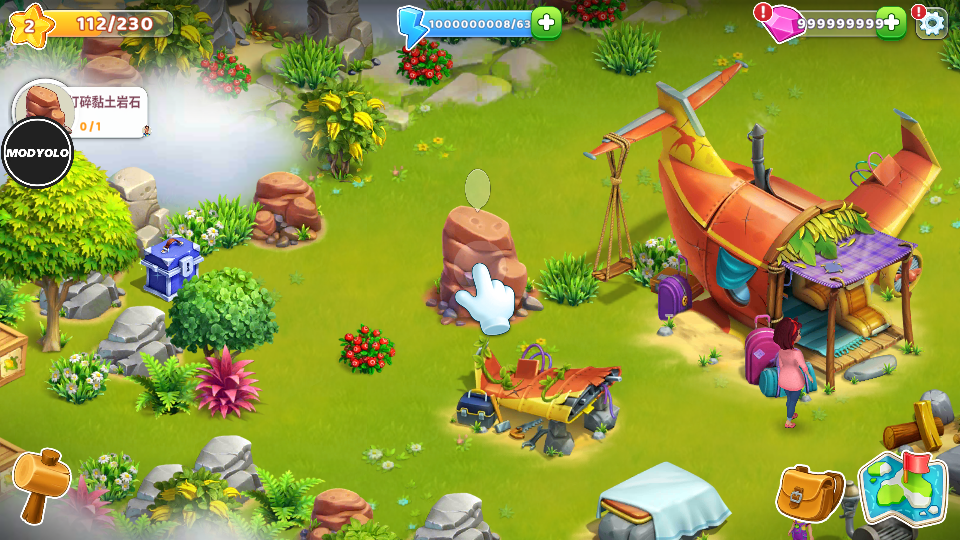Tap the level 2 star badge
The height and width of the screenshot is (540, 960).
click(x=30, y=24)
